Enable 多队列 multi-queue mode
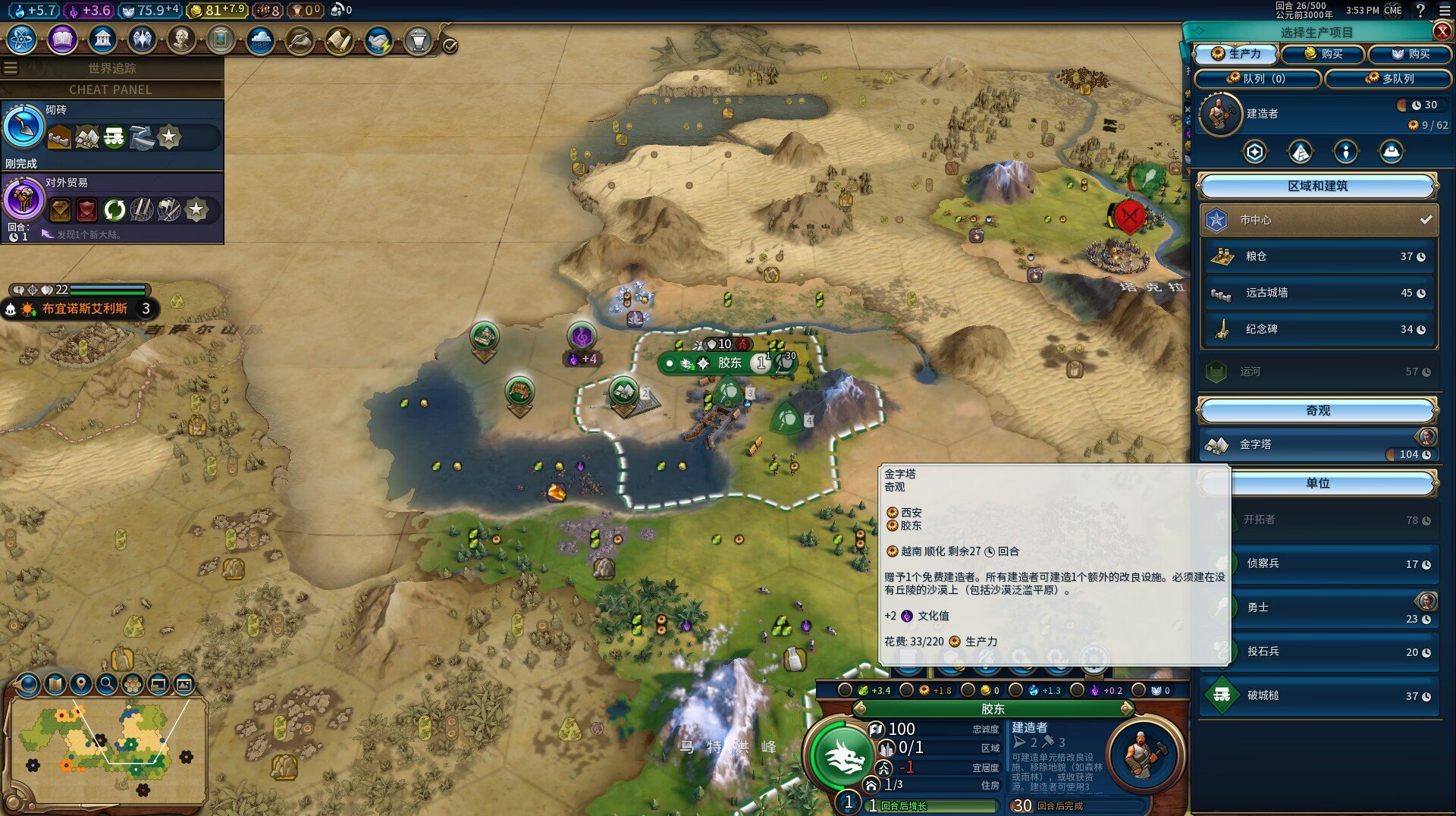 point(1389,78)
